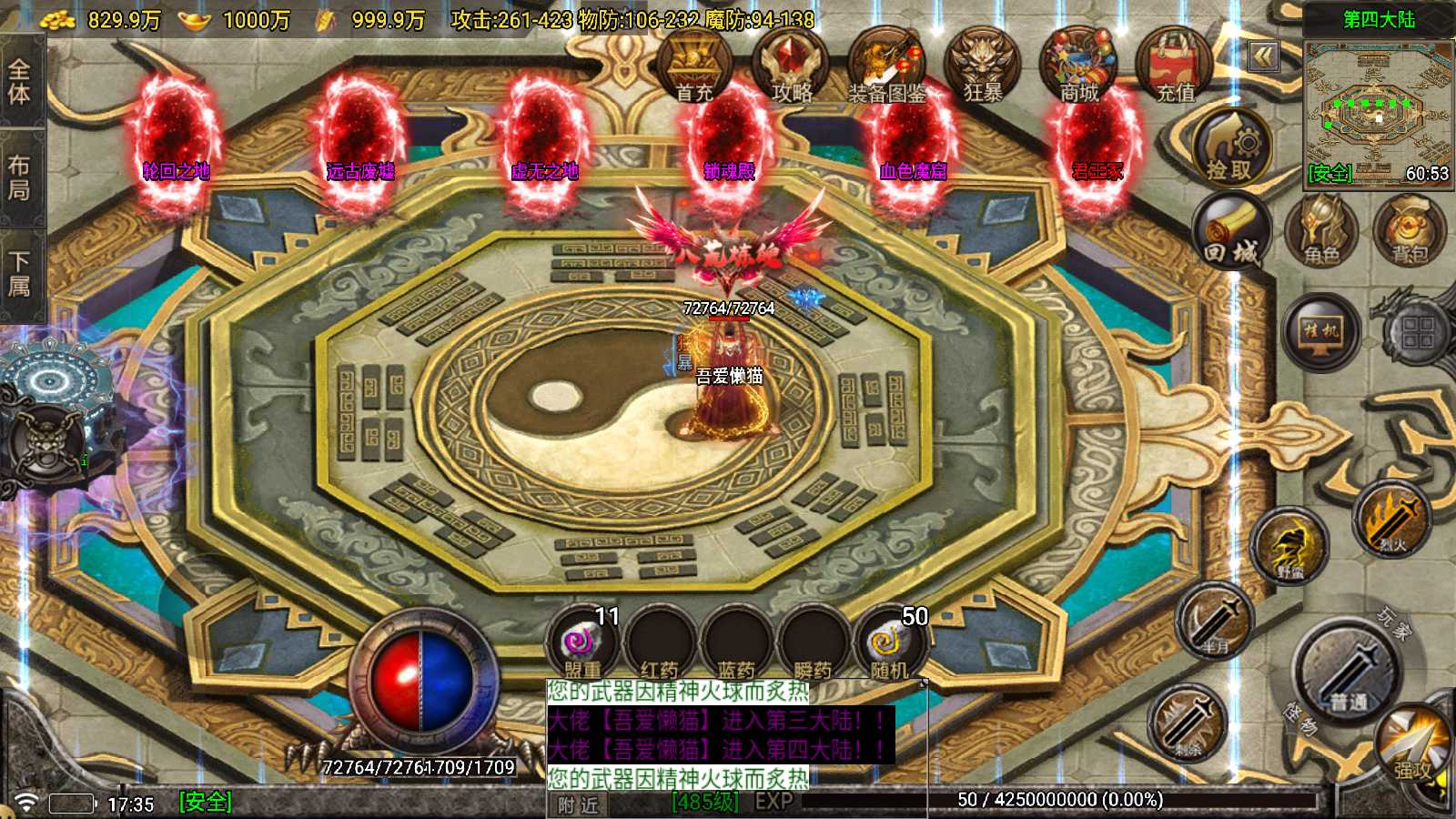This screenshot has height=819, width=1456.
Task: Open the 攻略 strategy guide icon
Action: pyautogui.click(x=791, y=64)
